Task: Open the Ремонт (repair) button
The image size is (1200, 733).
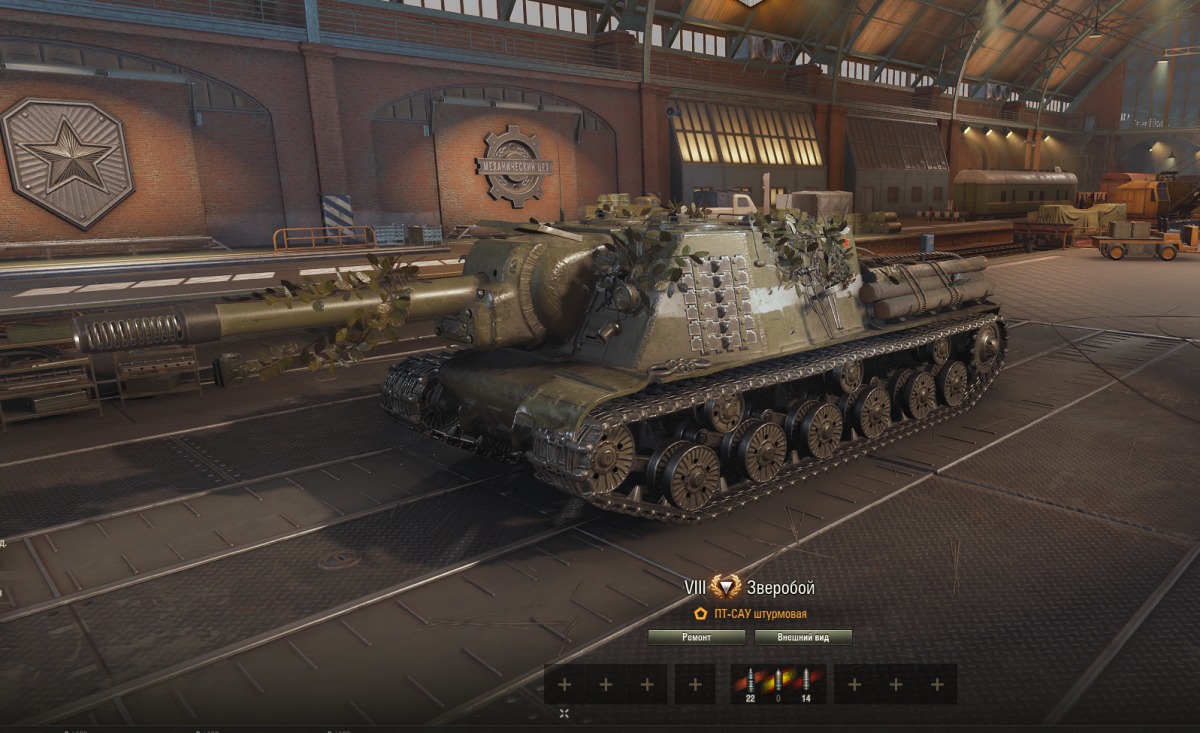Action: point(697,637)
